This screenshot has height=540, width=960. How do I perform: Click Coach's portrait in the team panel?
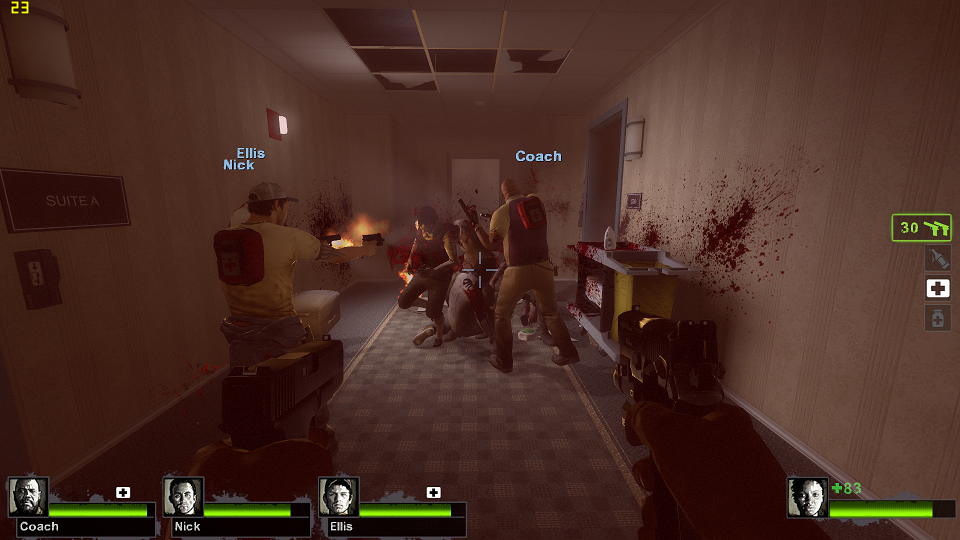(x=28, y=497)
